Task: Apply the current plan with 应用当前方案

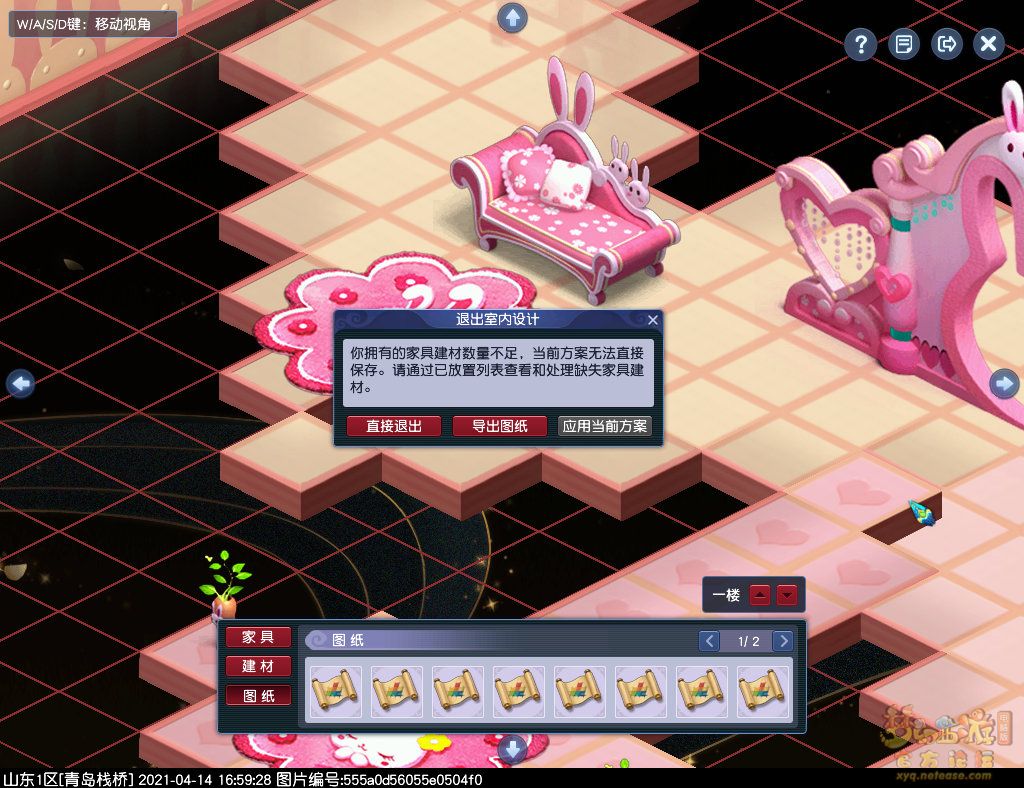Action: [x=605, y=426]
